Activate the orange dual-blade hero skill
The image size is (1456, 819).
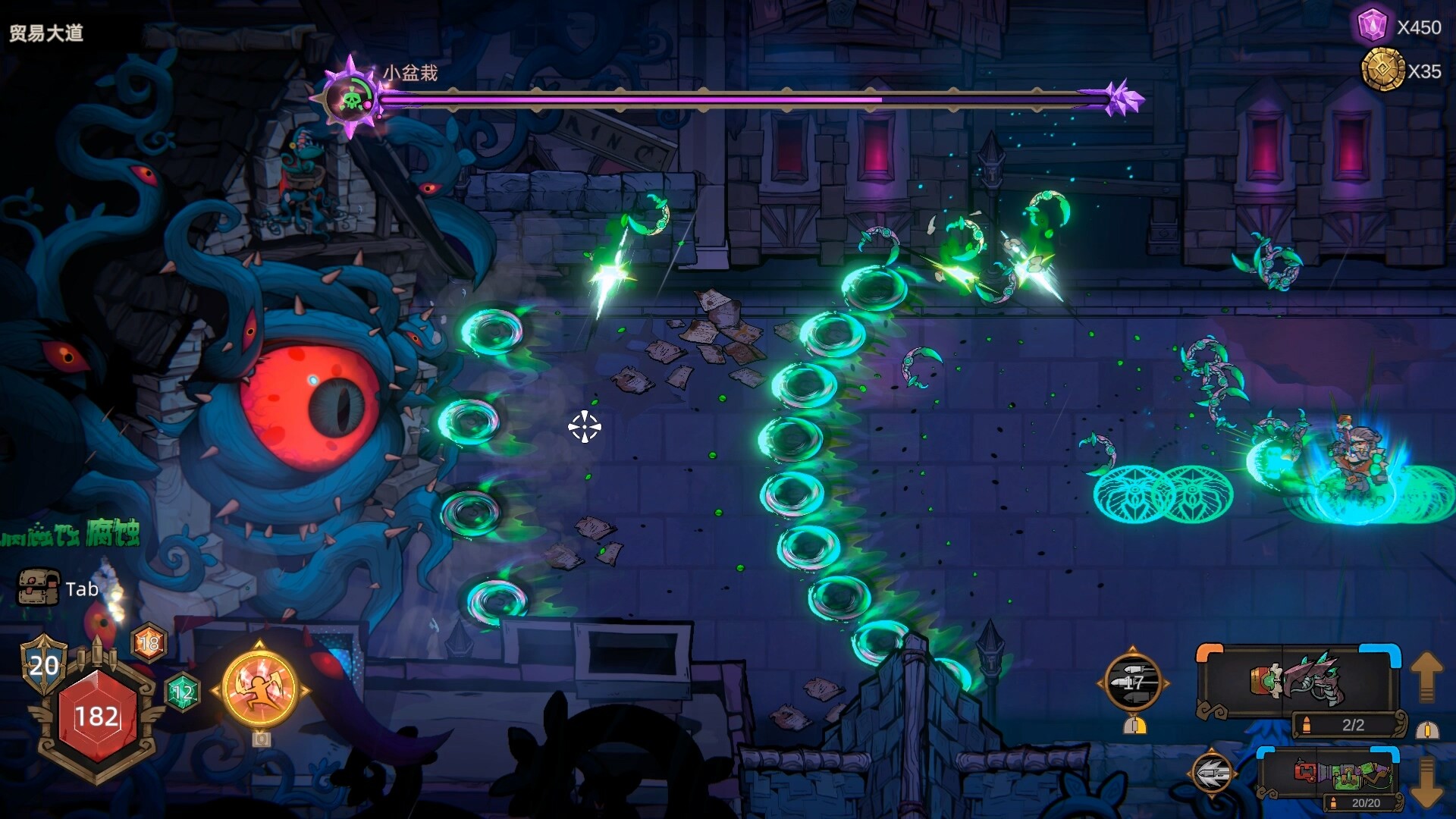[260, 689]
